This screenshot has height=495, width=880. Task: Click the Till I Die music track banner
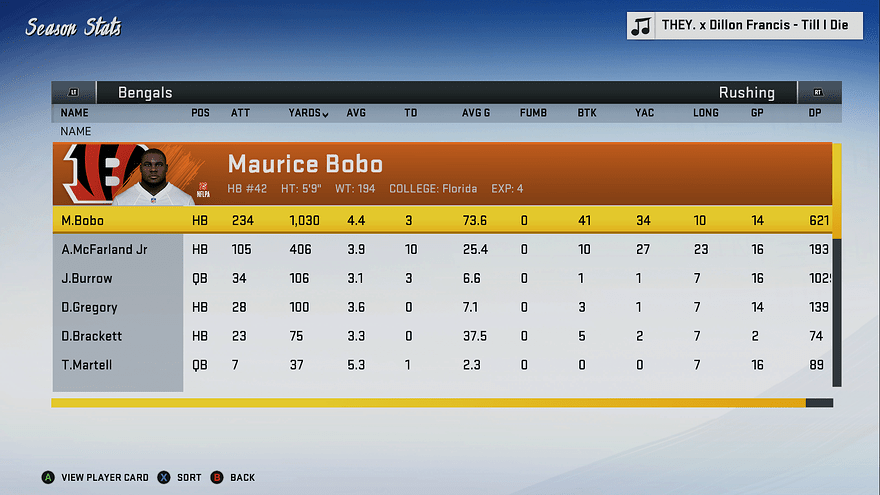click(x=745, y=26)
